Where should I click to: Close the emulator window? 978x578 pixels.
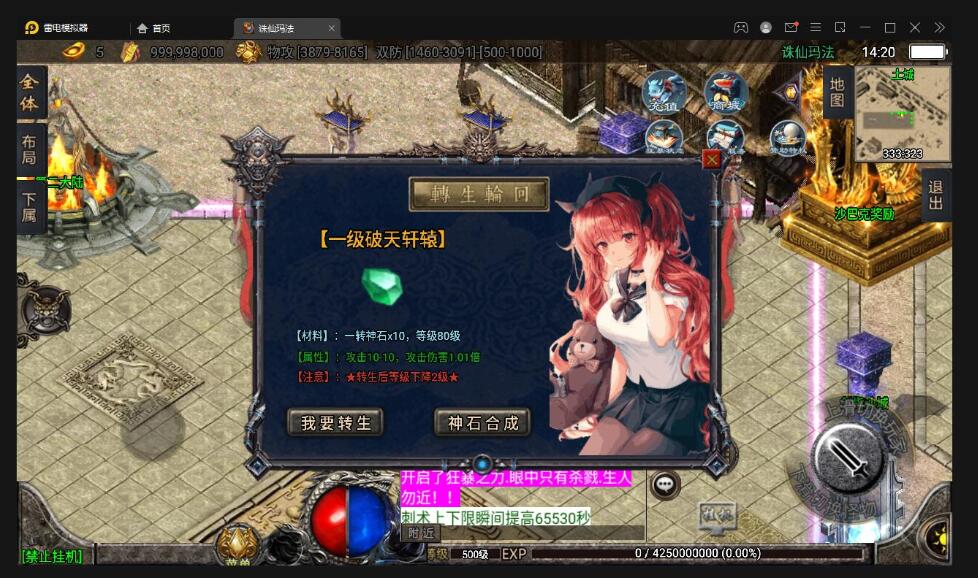pyautogui.click(x=914, y=28)
